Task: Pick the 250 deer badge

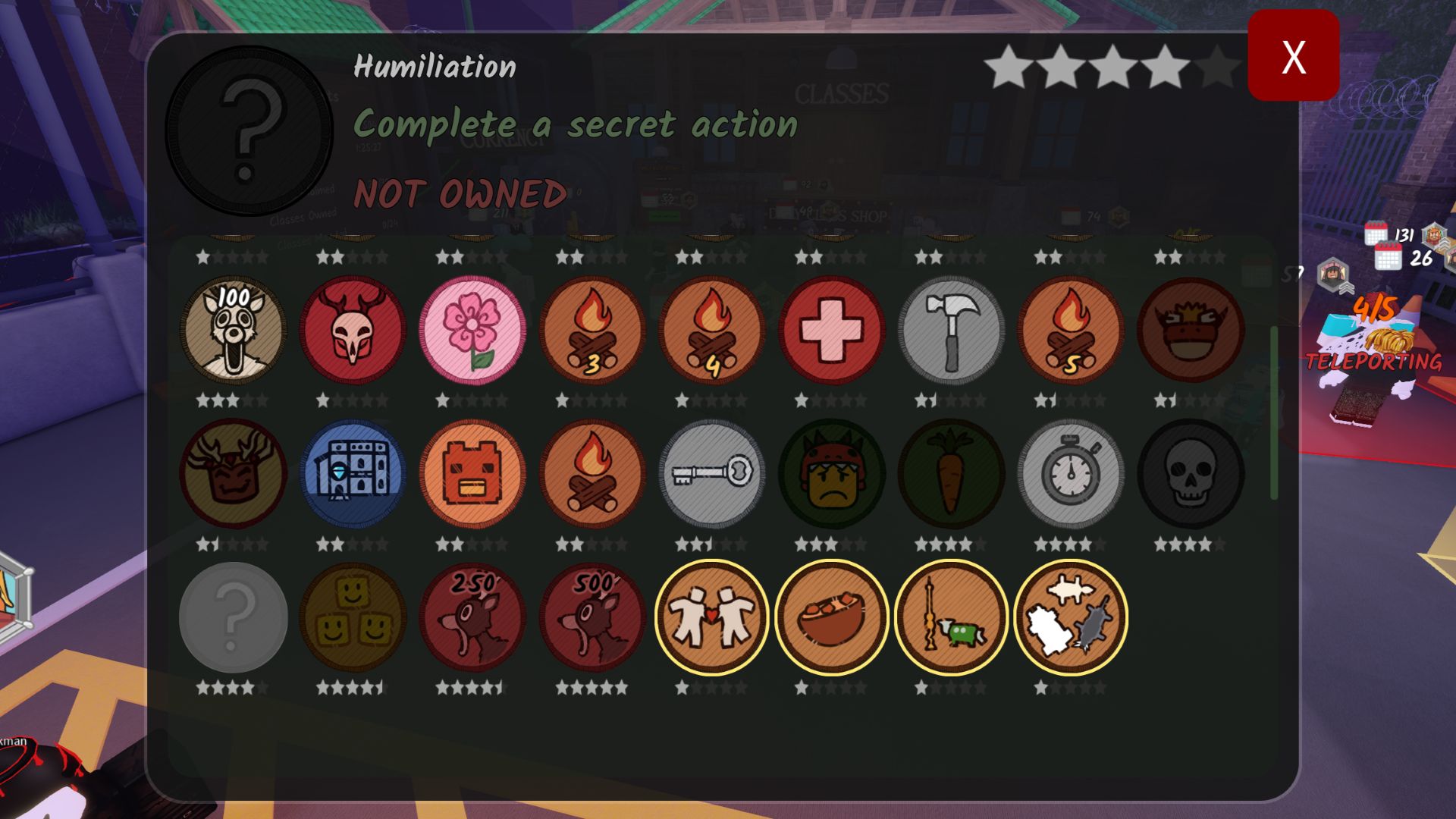Action: (x=472, y=617)
